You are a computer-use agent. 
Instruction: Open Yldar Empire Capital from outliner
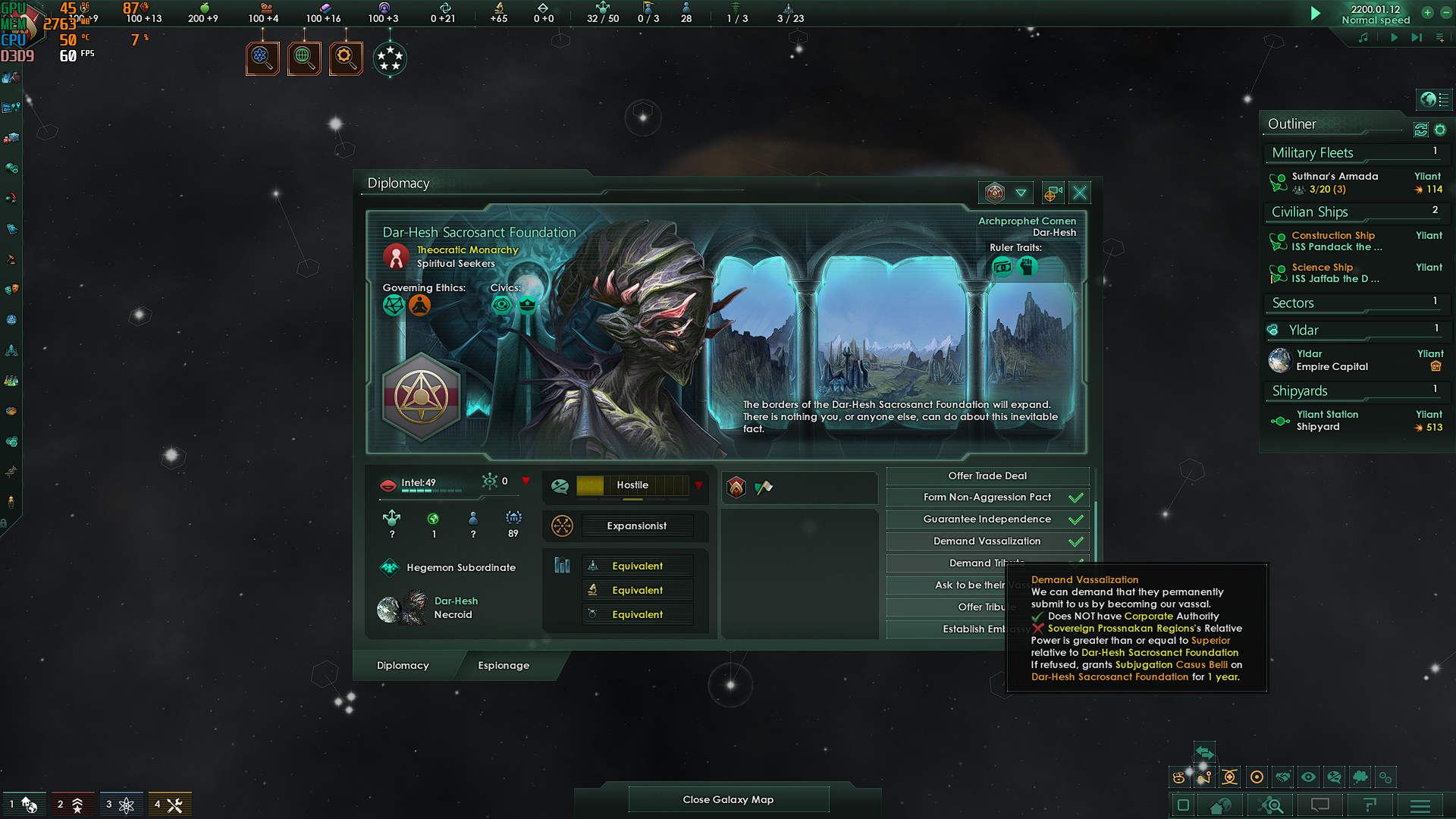(x=1332, y=360)
